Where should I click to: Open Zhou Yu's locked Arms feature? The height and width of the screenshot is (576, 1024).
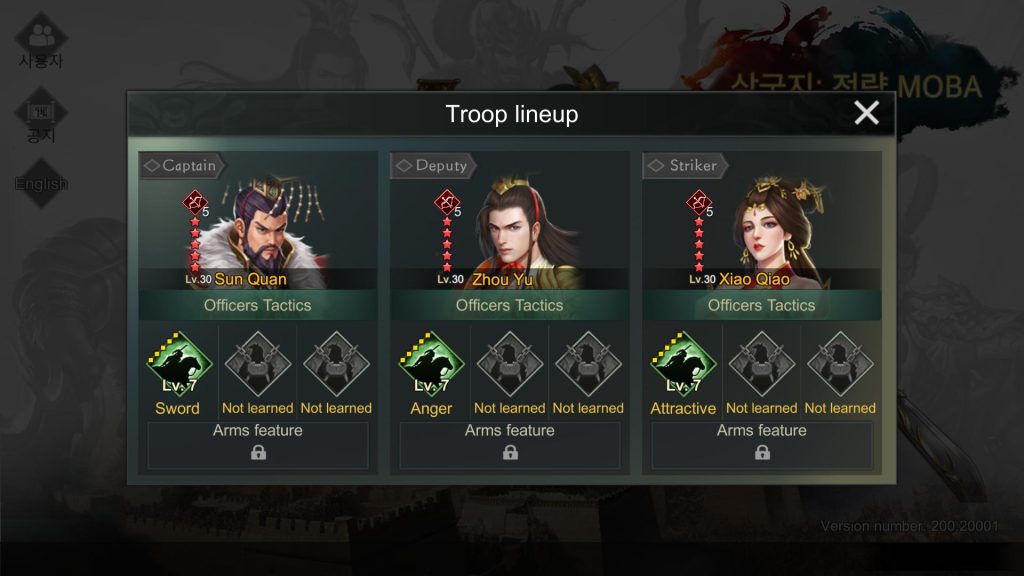point(510,445)
